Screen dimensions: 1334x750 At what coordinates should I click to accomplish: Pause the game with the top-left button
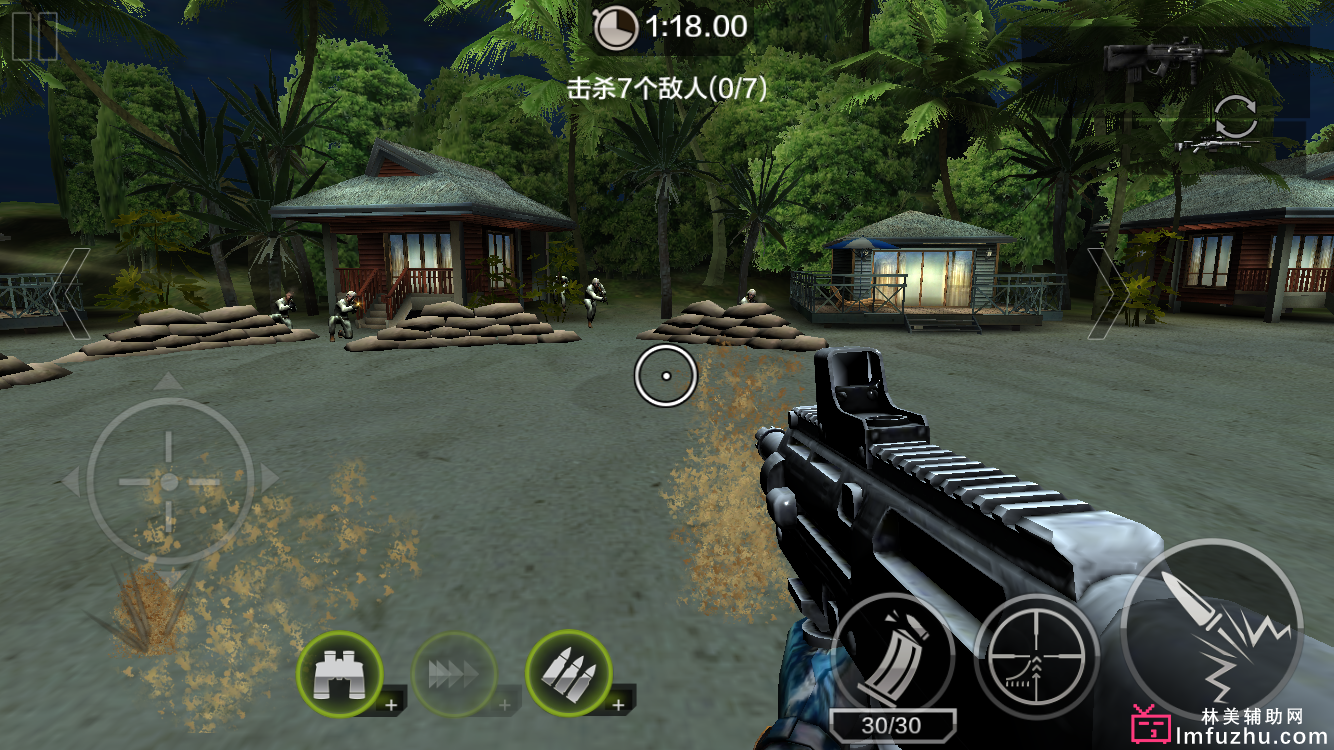coord(33,36)
